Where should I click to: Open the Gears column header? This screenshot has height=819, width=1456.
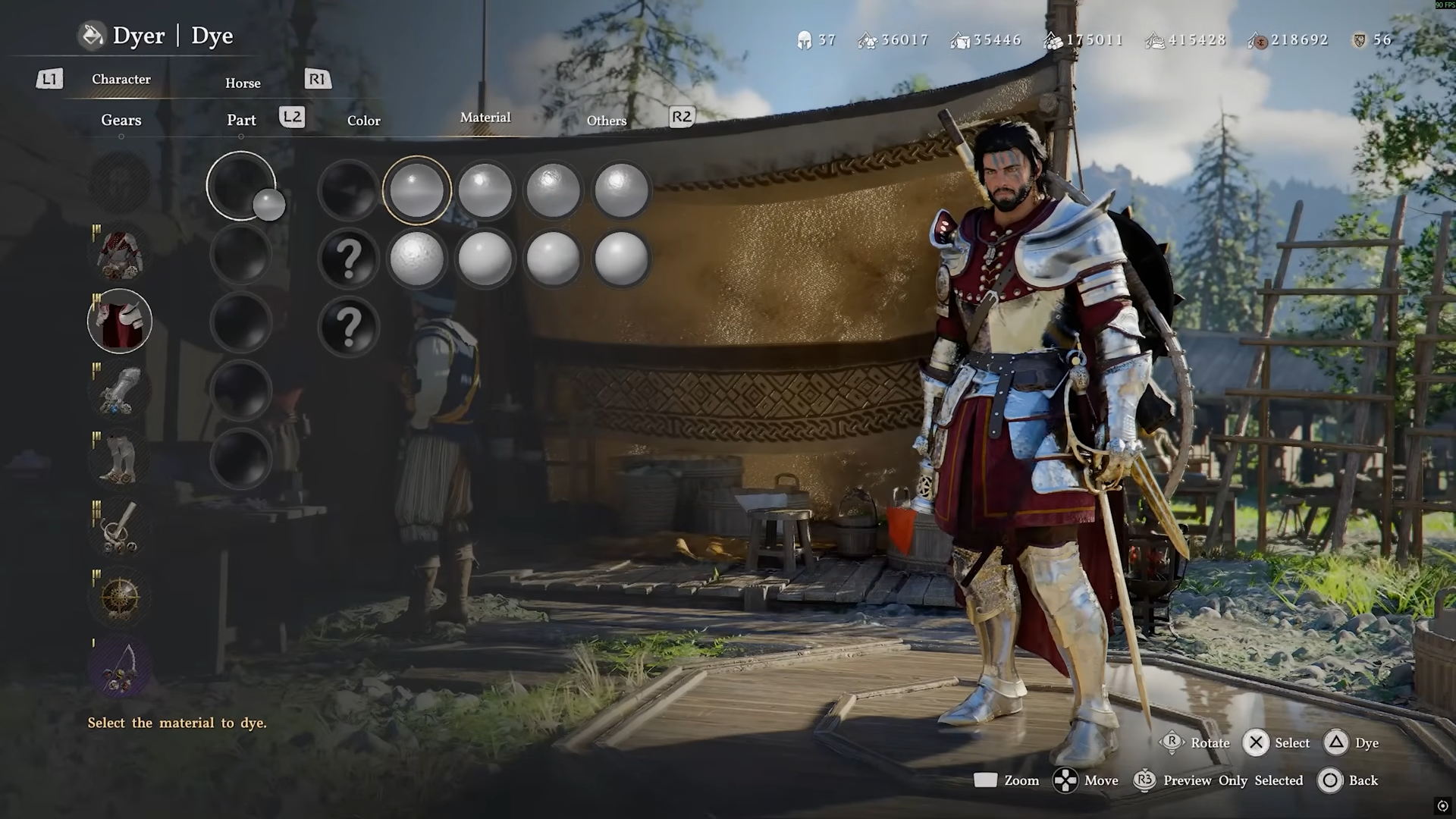click(x=121, y=120)
